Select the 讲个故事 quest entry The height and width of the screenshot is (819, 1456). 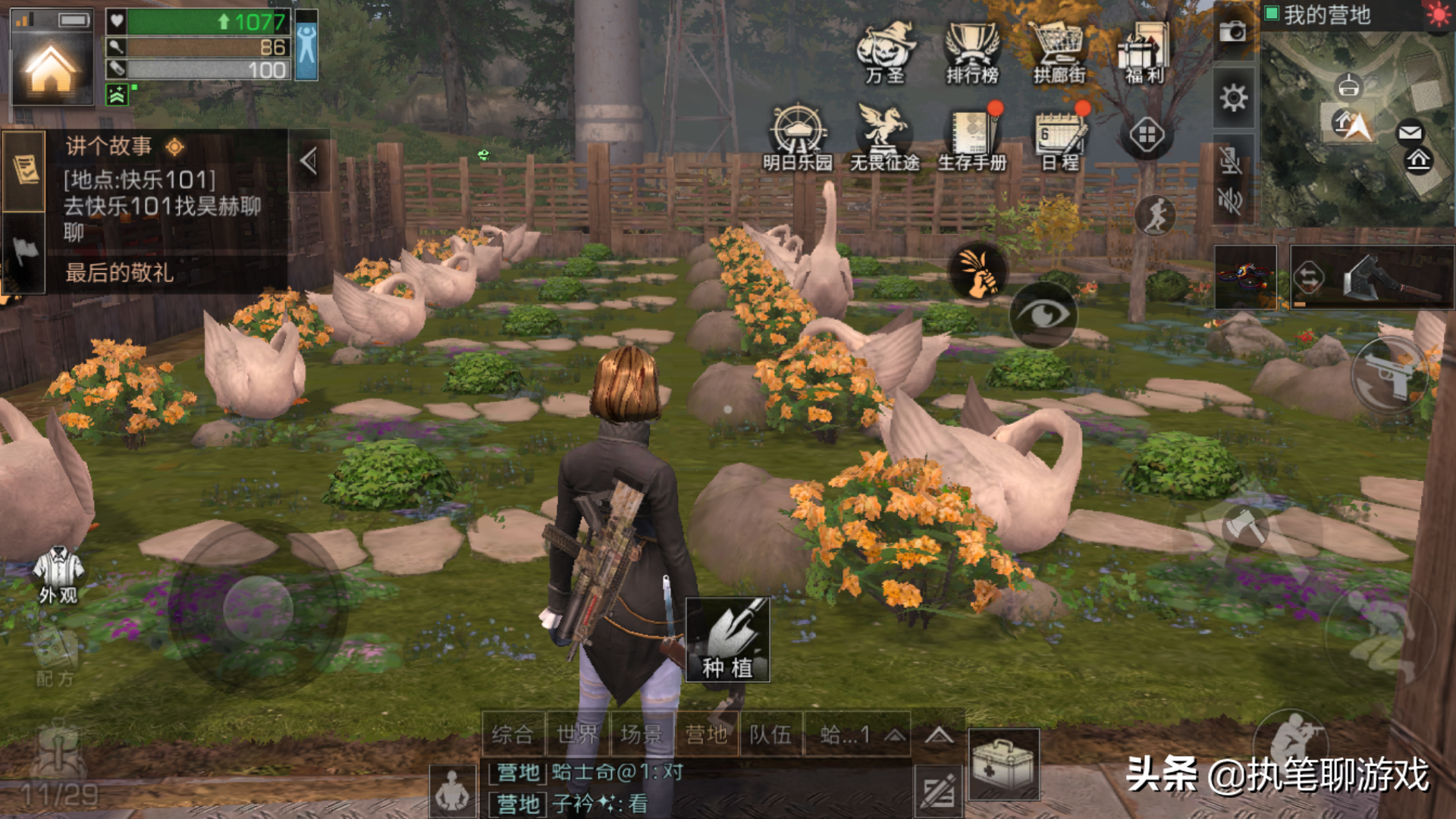pos(163,190)
